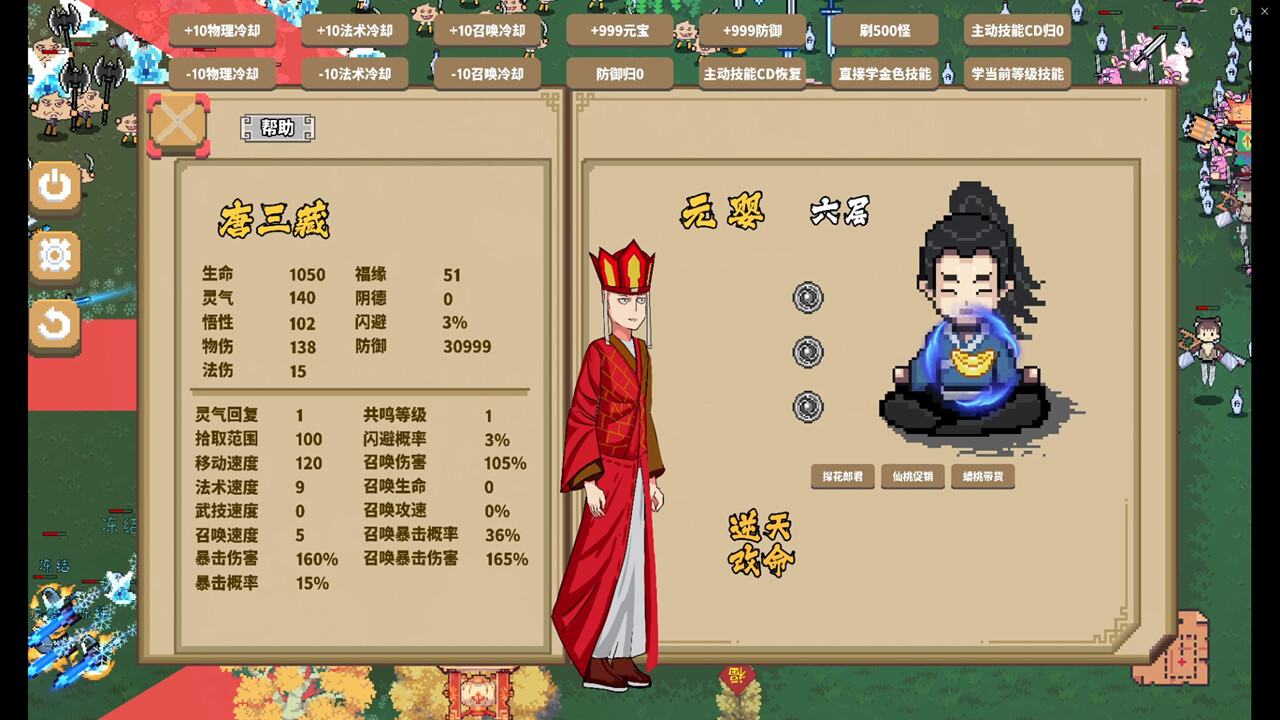The image size is (1280, 720).
Task: Select the middle rune socket slot
Action: click(806, 352)
